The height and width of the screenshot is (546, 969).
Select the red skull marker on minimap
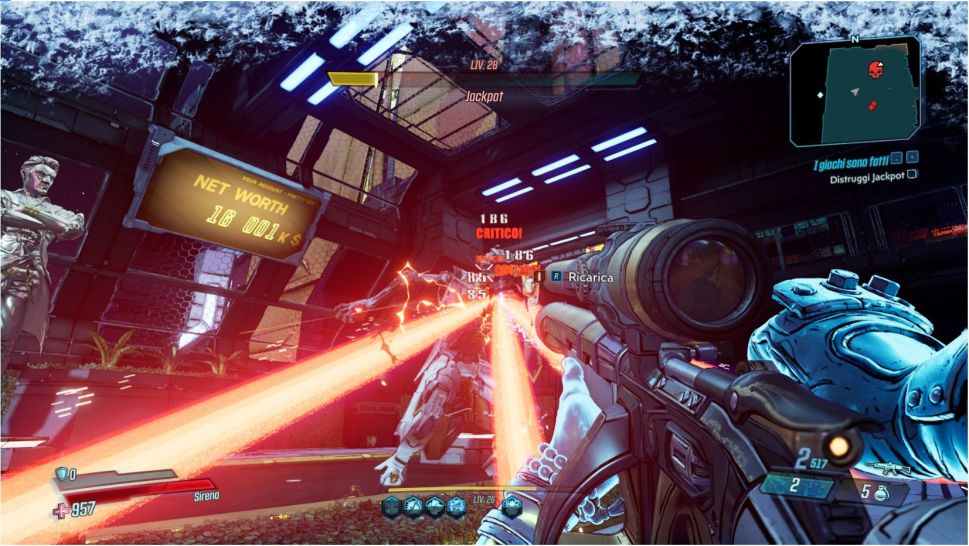coord(877,71)
